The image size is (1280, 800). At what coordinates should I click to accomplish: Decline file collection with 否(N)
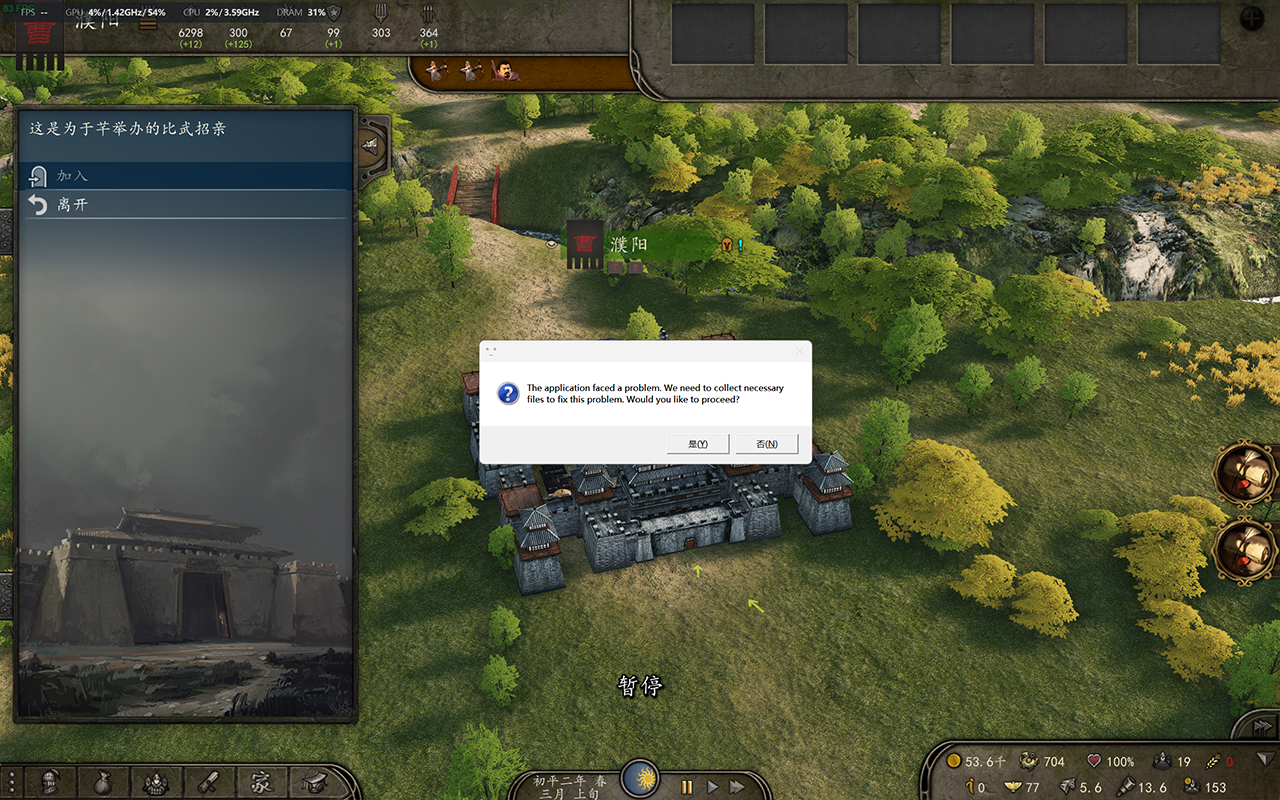click(767, 444)
